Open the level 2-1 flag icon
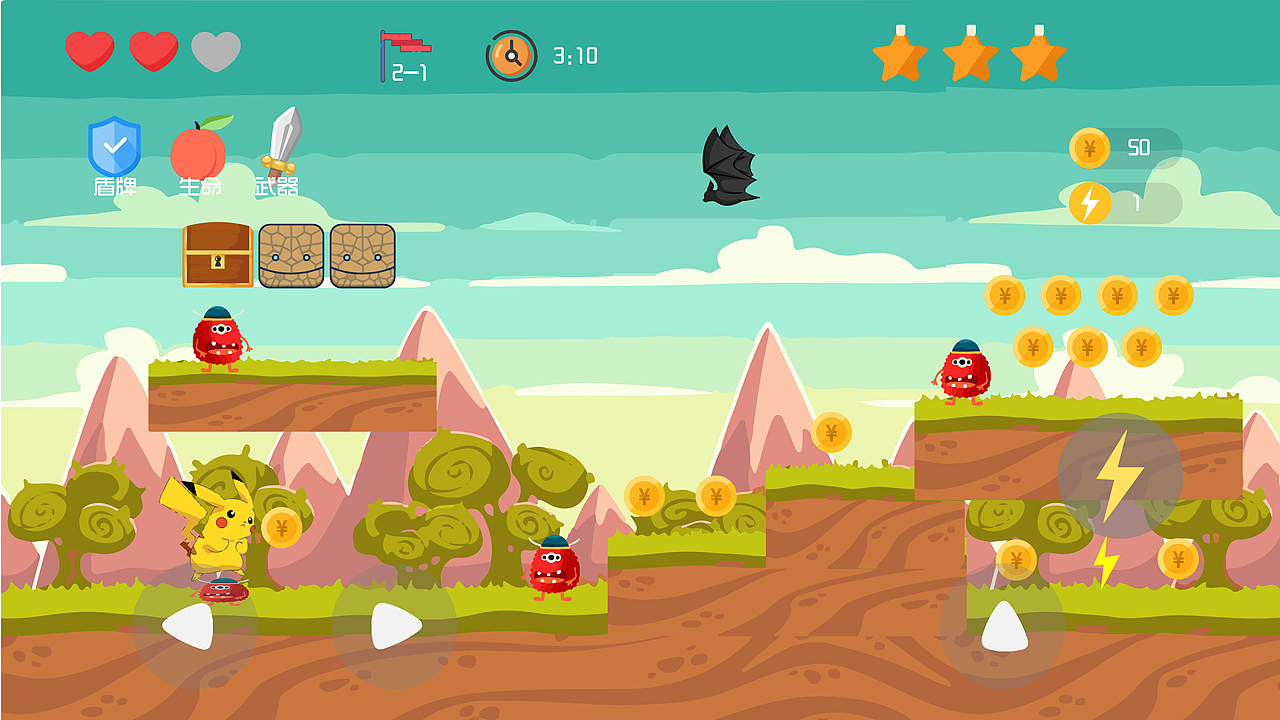Image resolution: width=1280 pixels, height=720 pixels. [404, 55]
